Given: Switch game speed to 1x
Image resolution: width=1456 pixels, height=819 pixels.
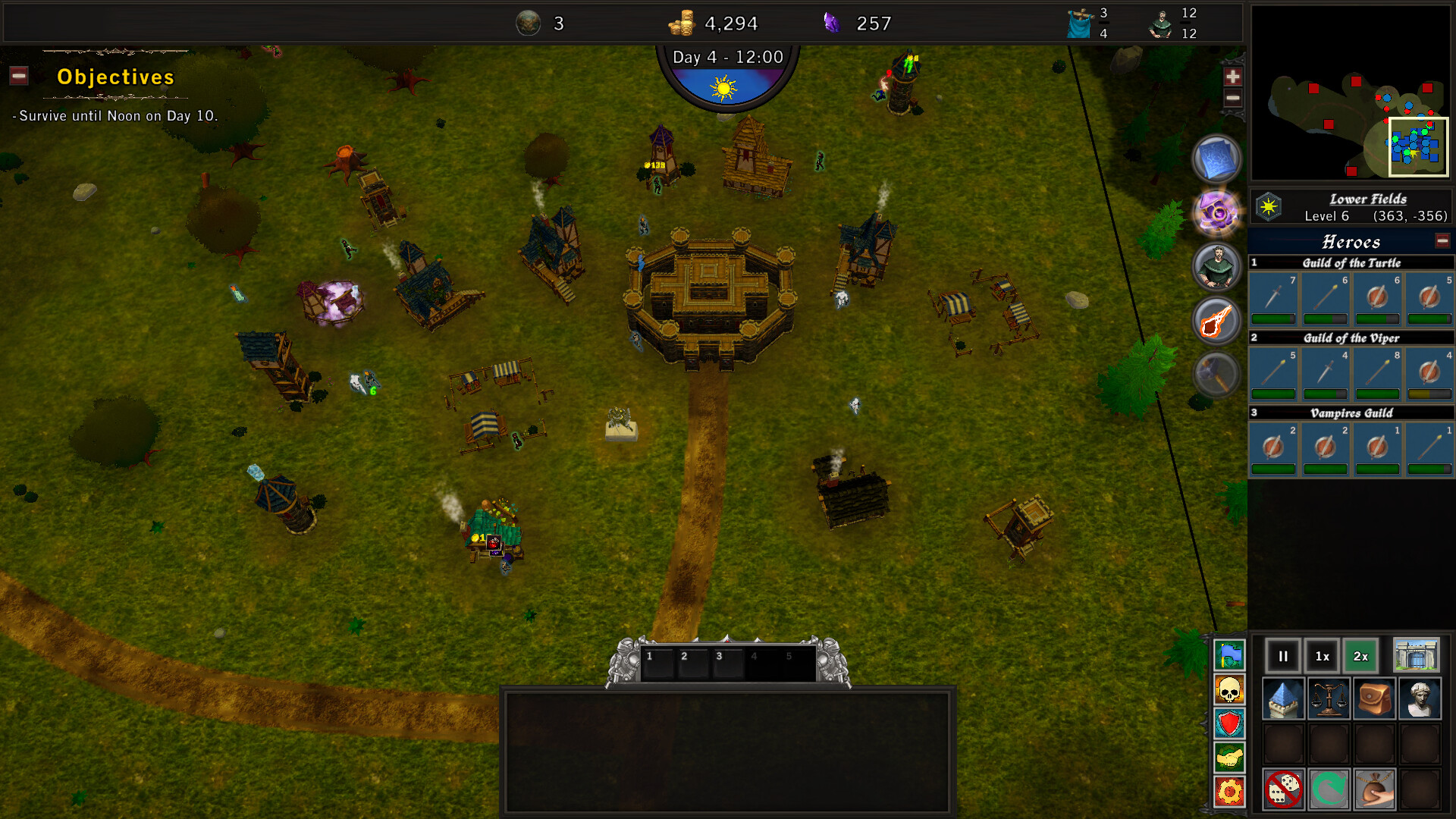Looking at the screenshot, I should click(x=1323, y=656).
